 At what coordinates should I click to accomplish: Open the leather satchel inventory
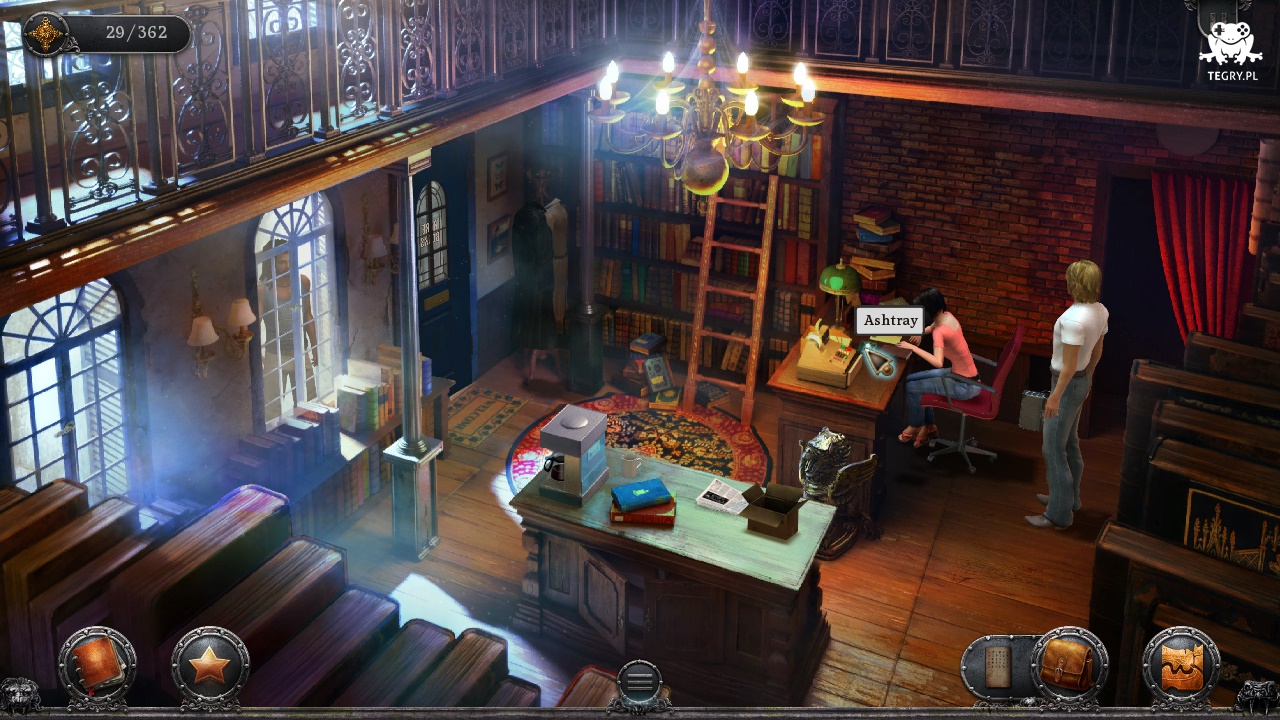coord(1069,665)
